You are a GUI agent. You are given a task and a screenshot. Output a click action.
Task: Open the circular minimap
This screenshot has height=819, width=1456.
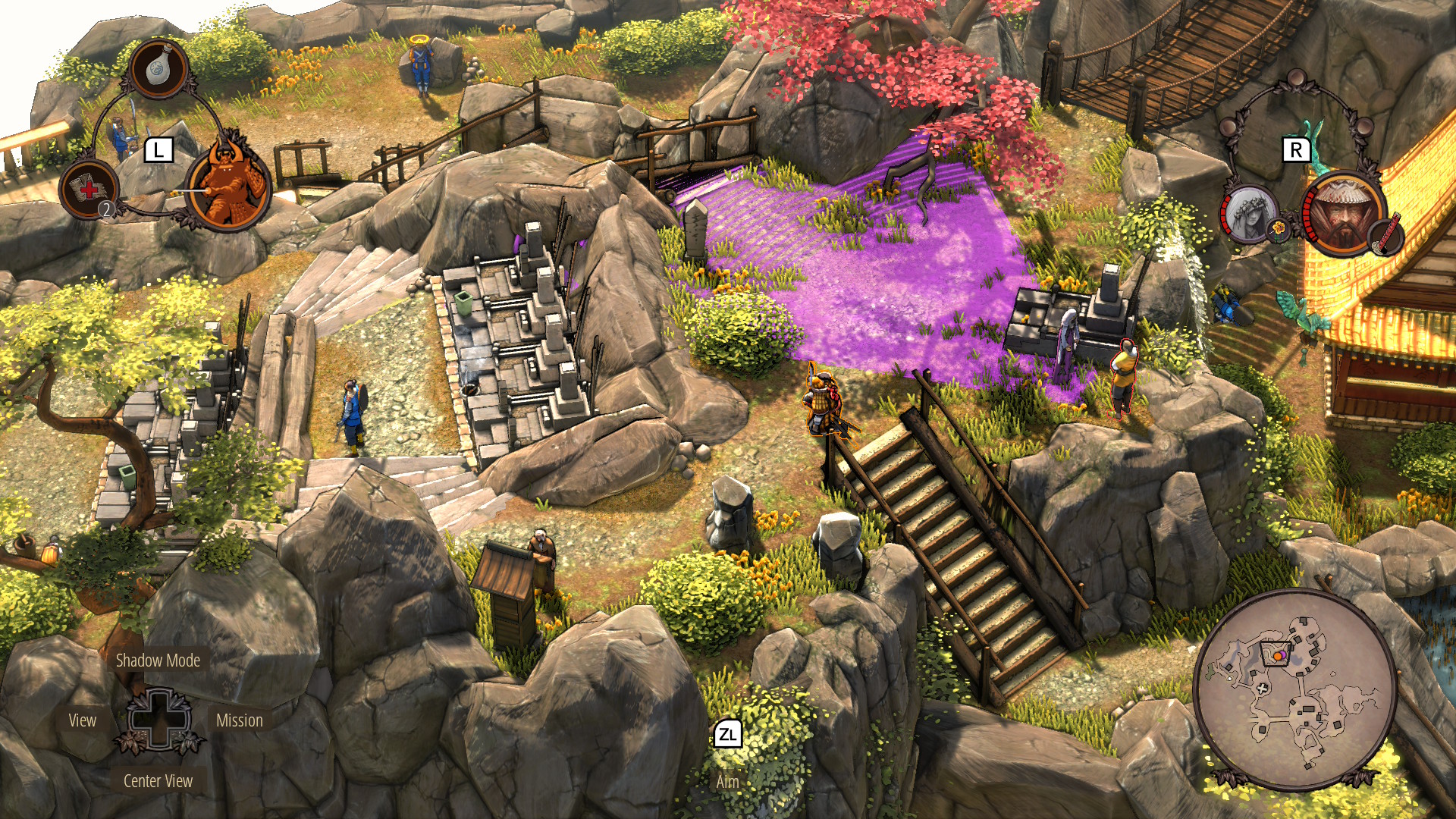click(x=1294, y=690)
